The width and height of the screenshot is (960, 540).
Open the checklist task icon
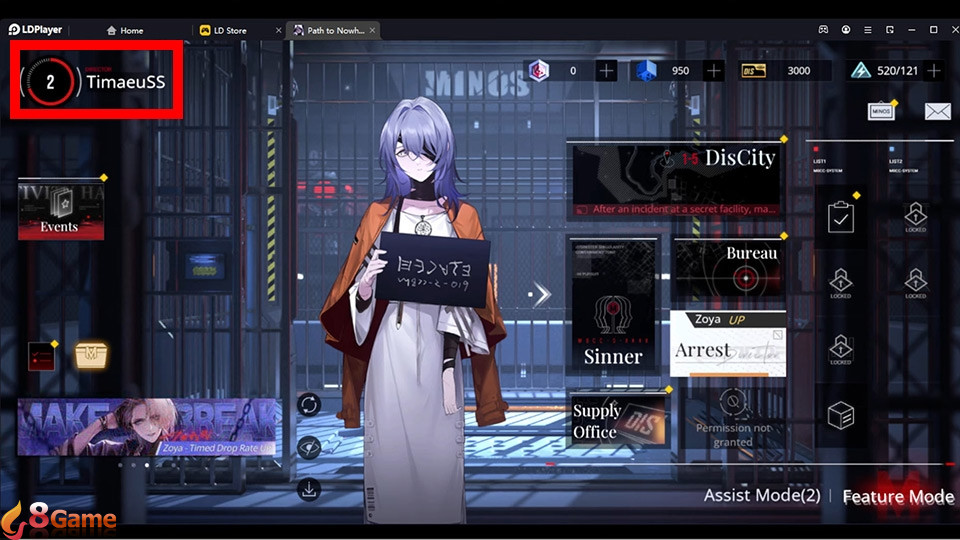click(x=841, y=217)
